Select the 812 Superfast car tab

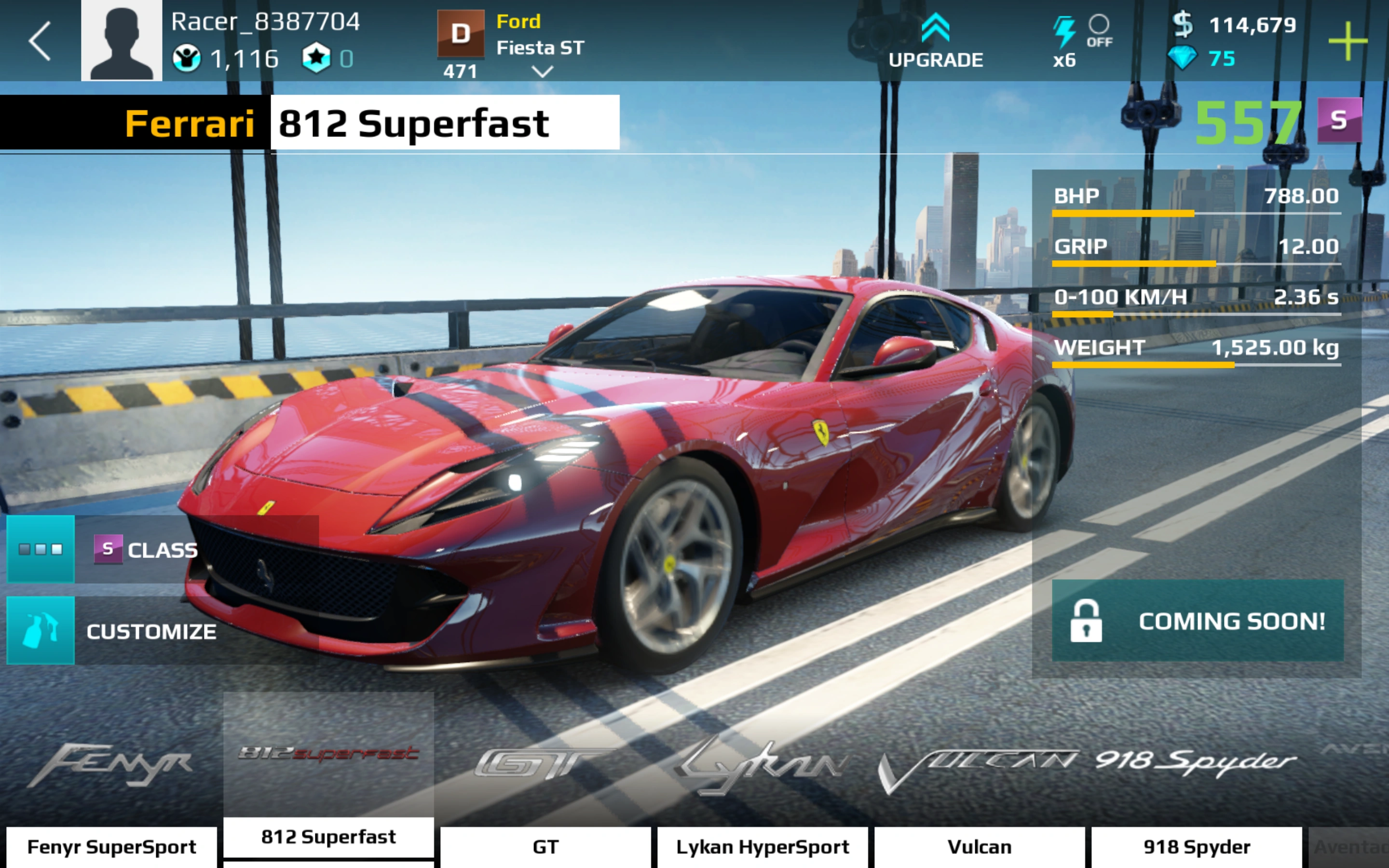[328, 837]
